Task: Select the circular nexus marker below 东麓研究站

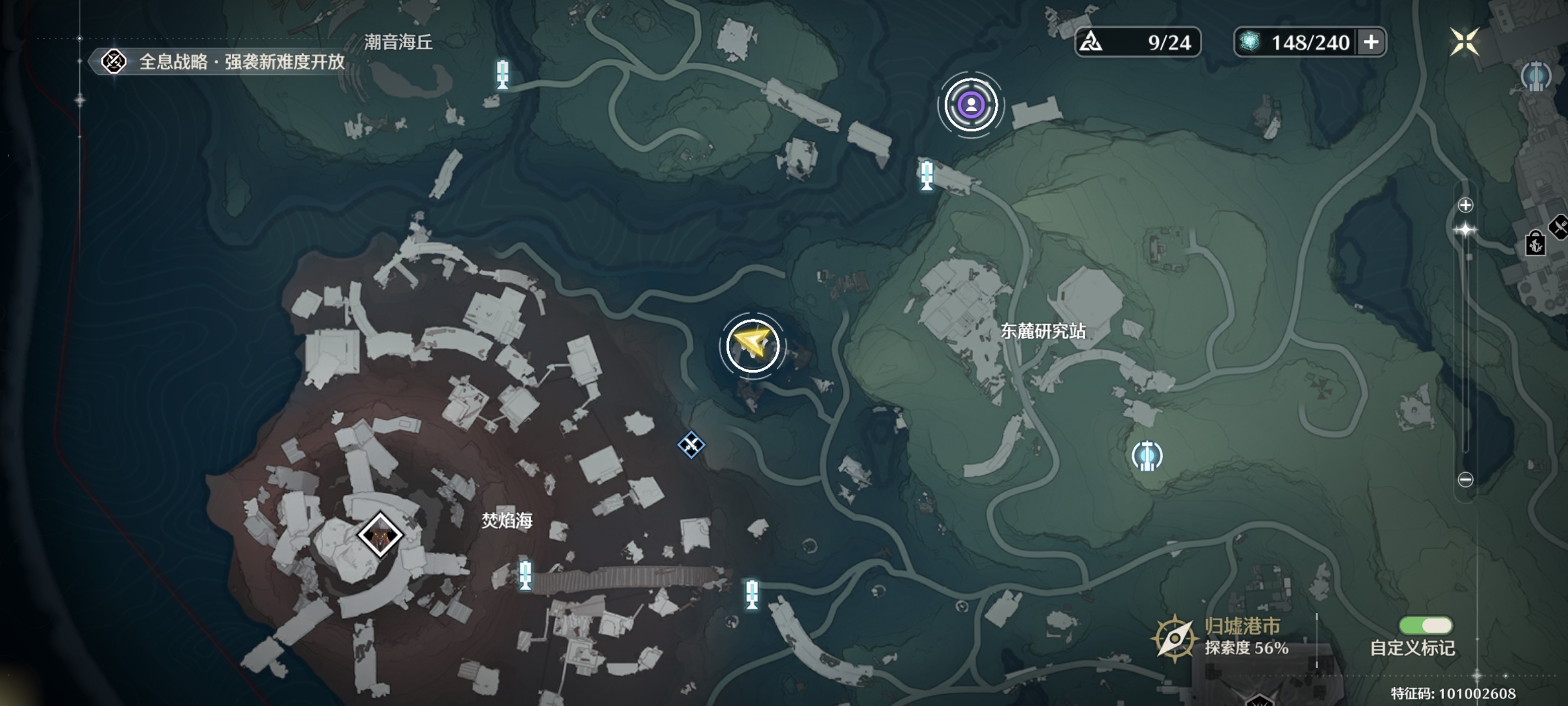Action: click(x=1147, y=455)
